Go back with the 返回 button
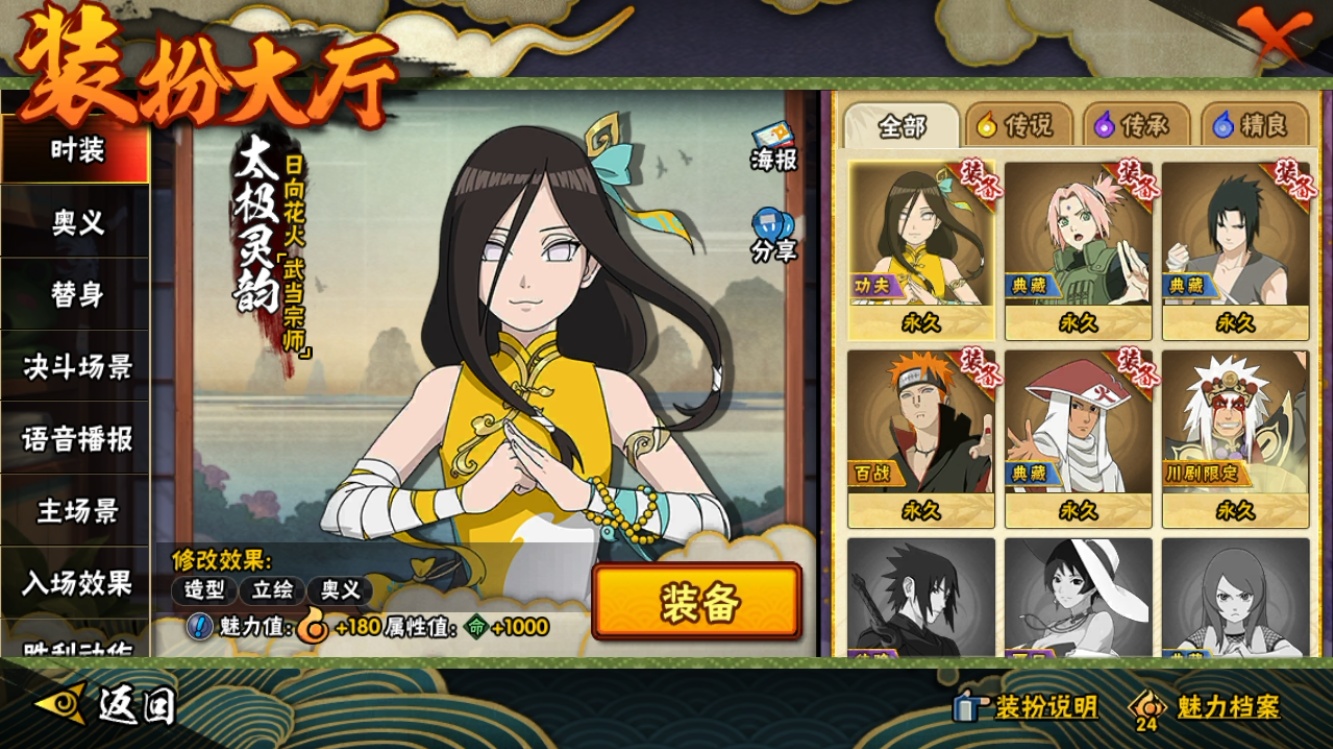The image size is (1333, 749). point(108,706)
